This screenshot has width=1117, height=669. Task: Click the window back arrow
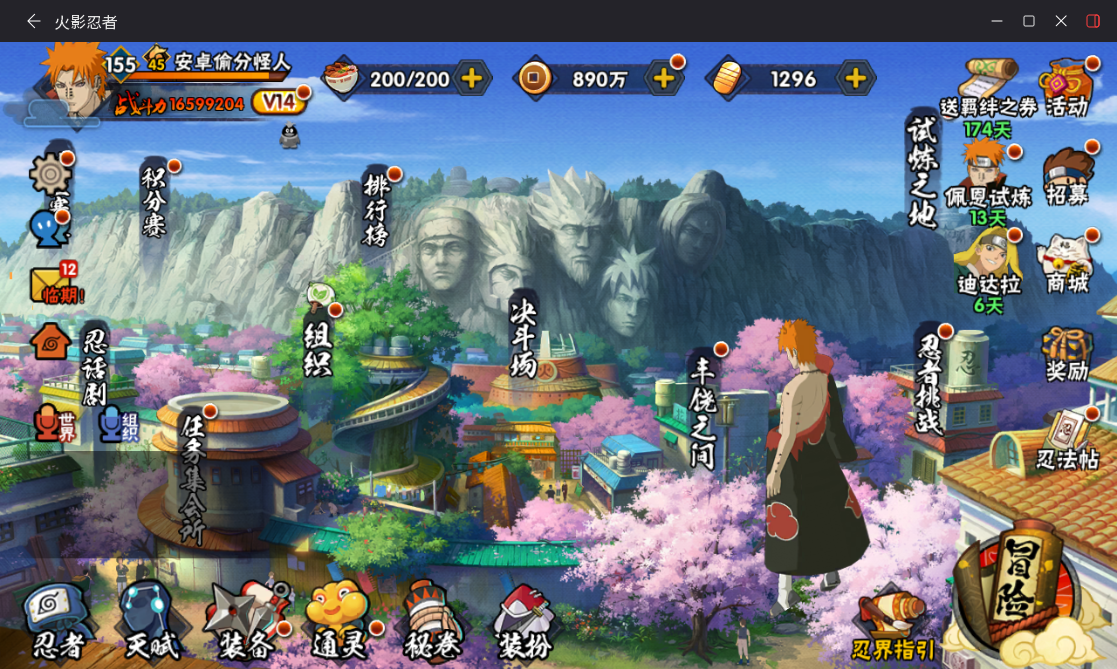(x=34, y=21)
